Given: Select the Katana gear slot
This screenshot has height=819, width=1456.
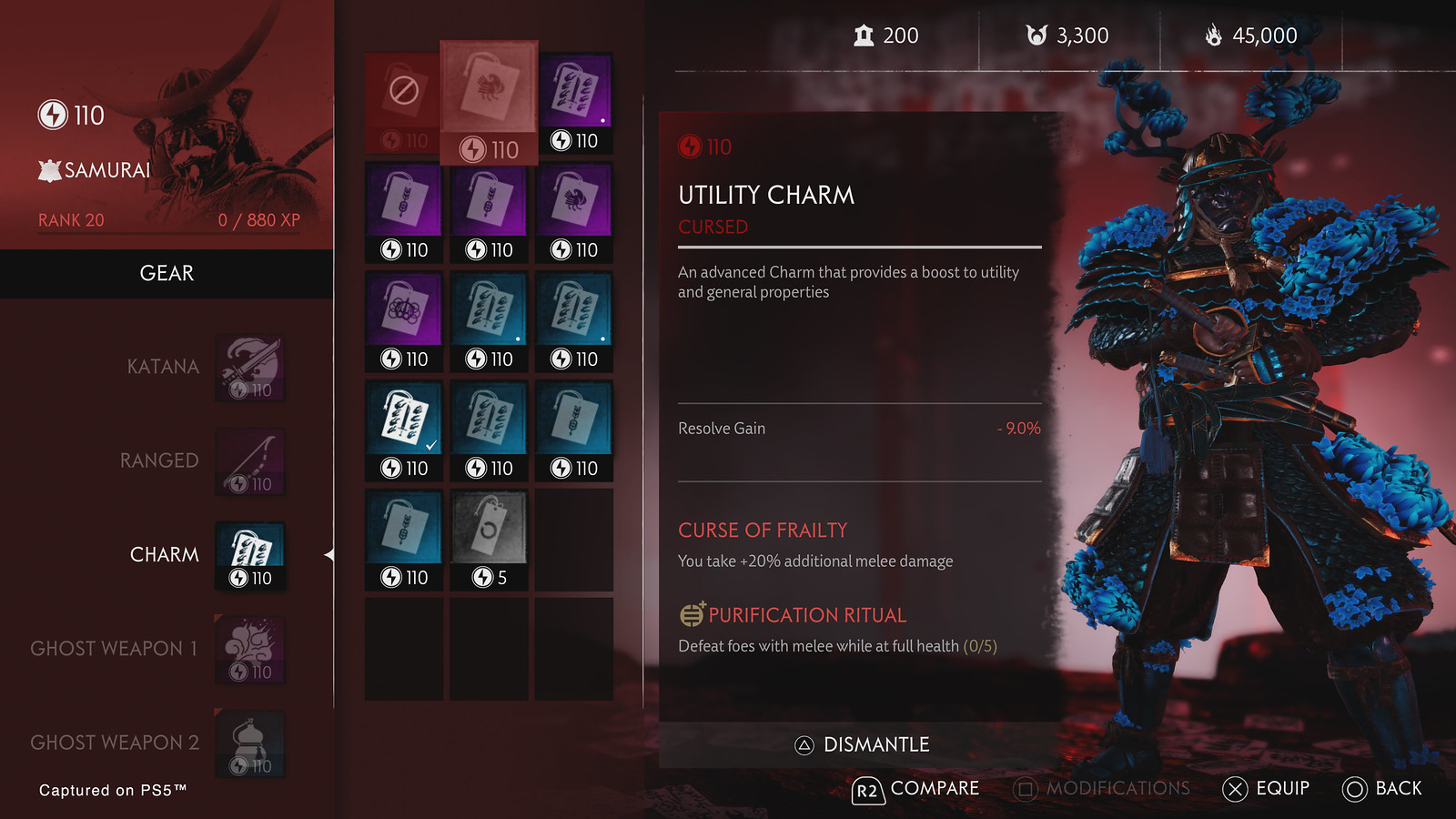Looking at the screenshot, I should 250,368.
